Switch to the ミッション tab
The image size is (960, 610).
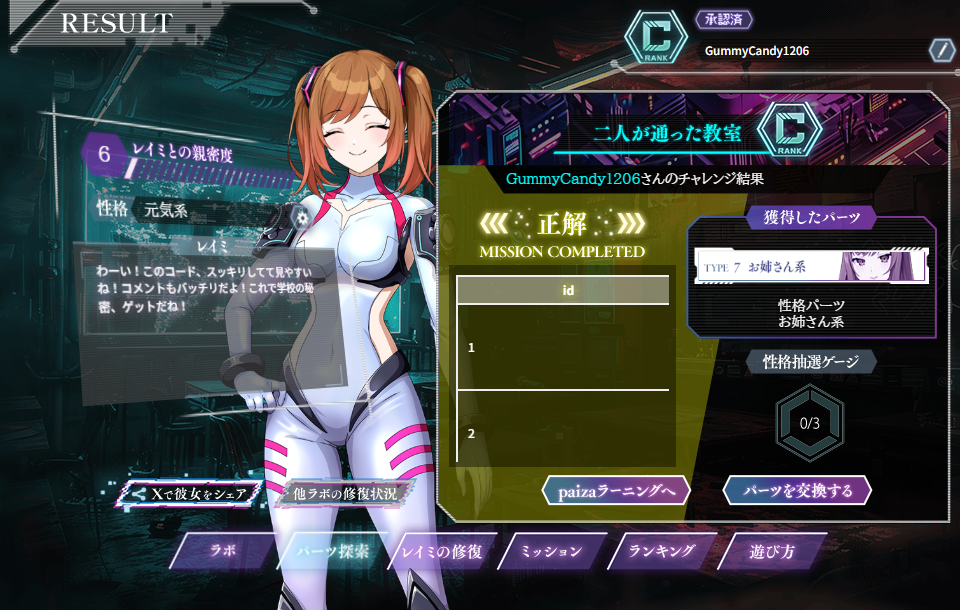click(x=551, y=551)
